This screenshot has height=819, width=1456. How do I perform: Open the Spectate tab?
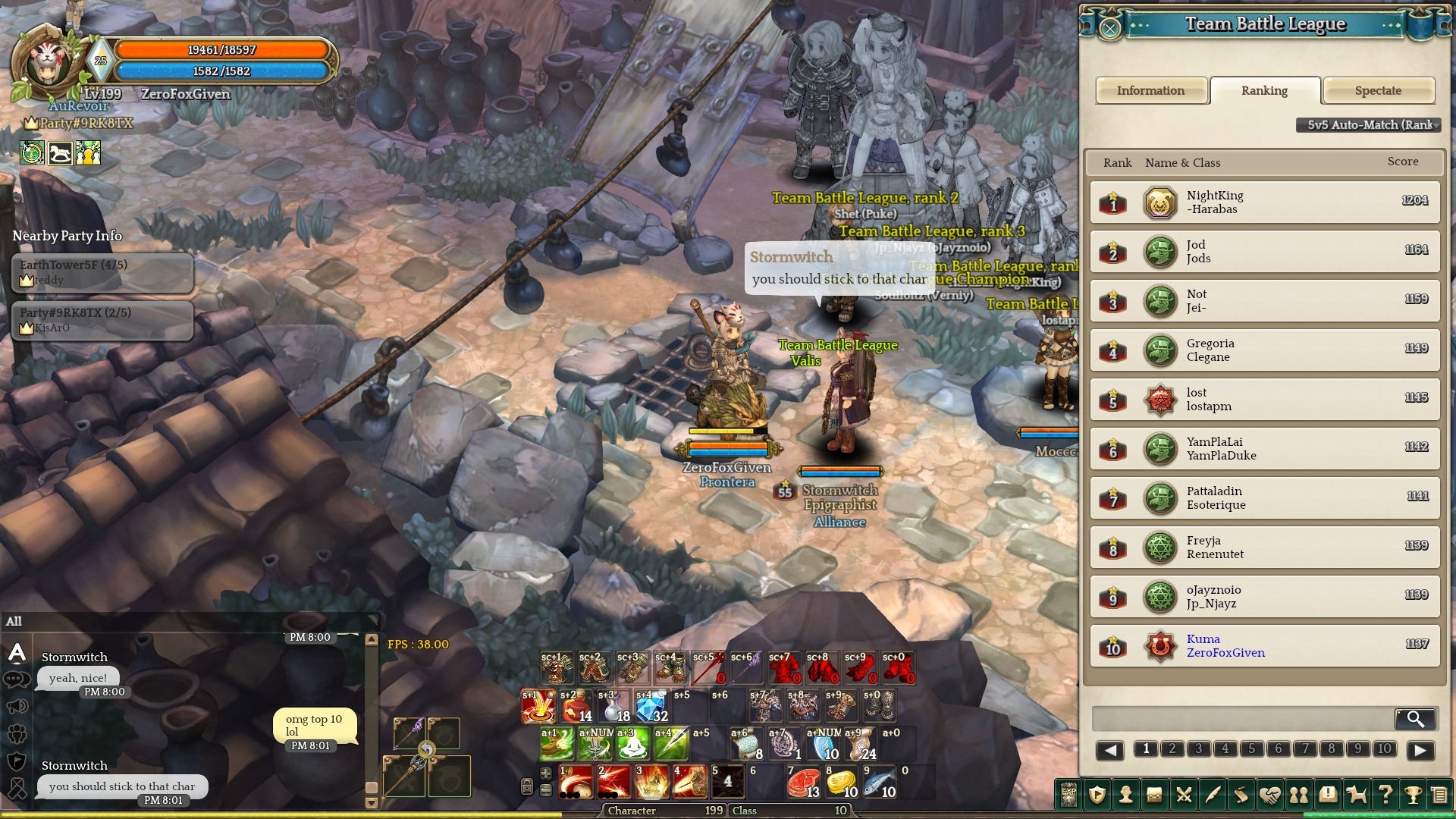[1378, 91]
